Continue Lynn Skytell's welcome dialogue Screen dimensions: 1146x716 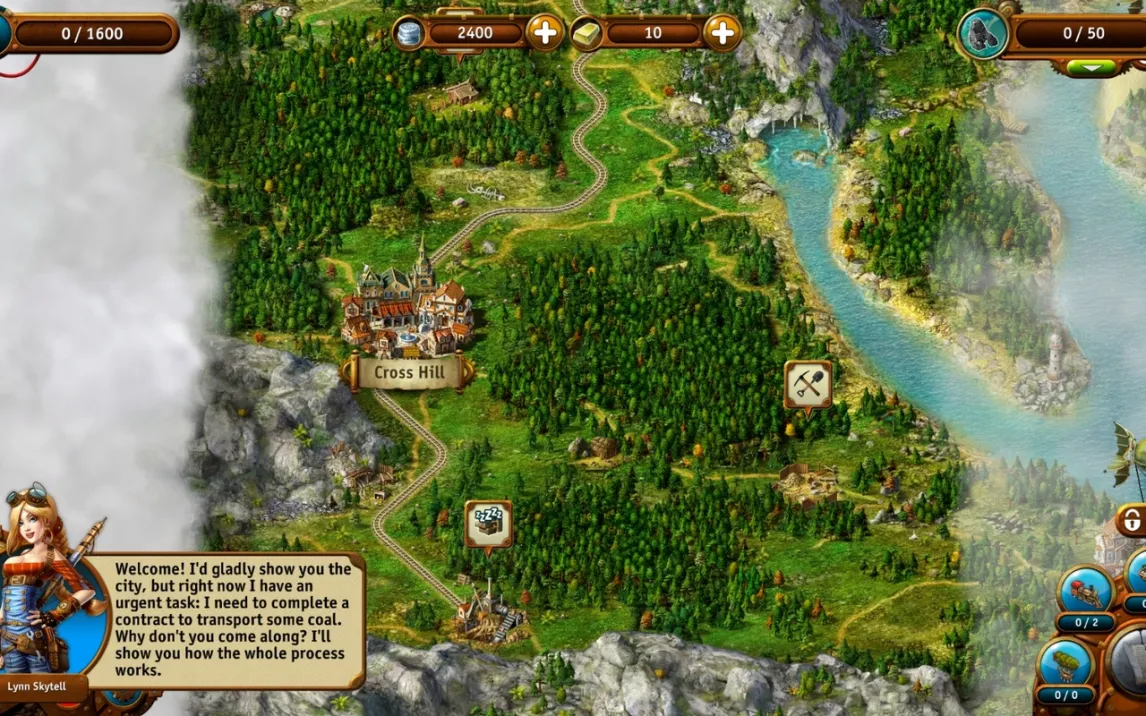[x=232, y=620]
